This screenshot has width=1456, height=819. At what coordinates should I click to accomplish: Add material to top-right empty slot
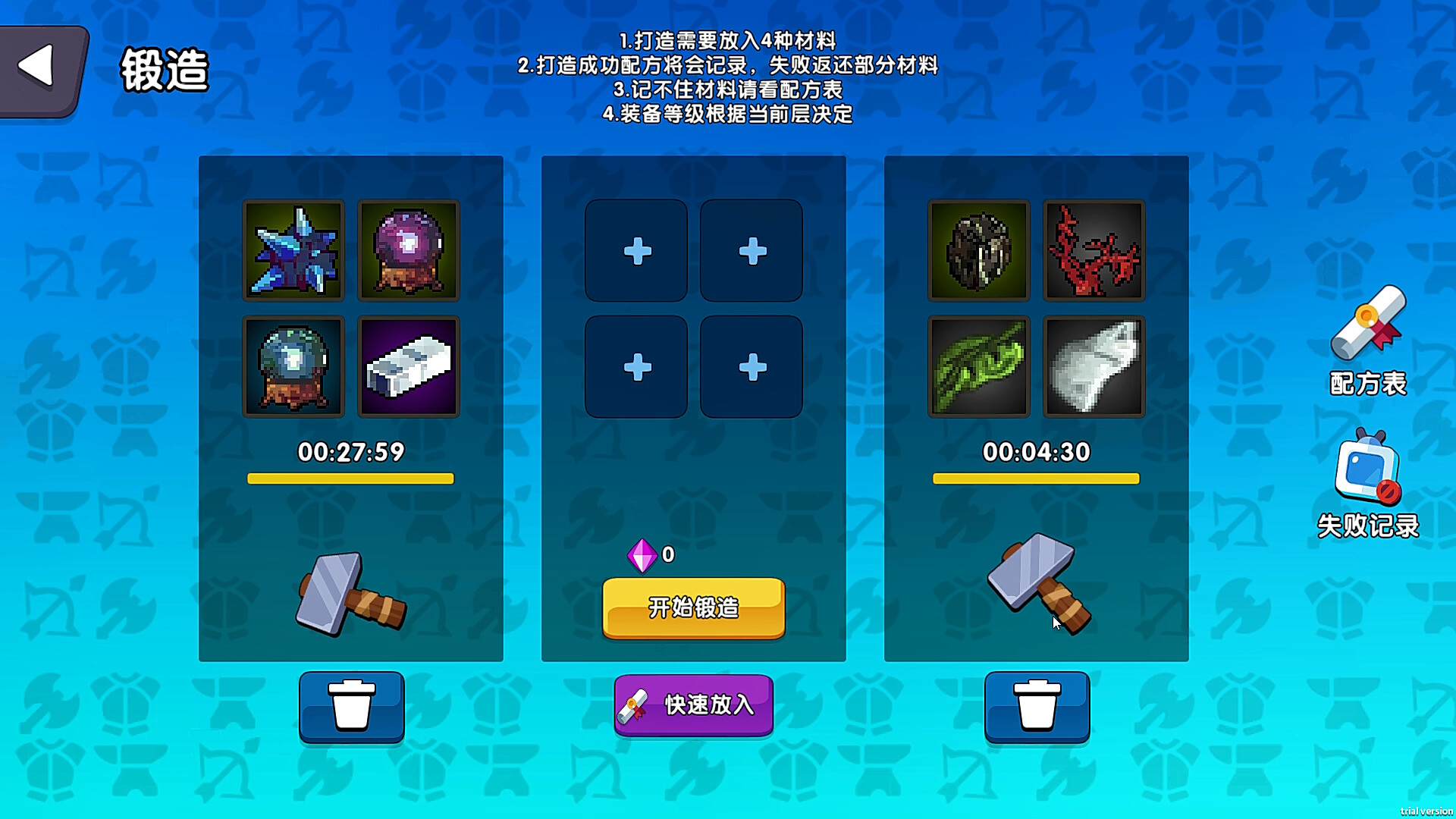point(750,250)
